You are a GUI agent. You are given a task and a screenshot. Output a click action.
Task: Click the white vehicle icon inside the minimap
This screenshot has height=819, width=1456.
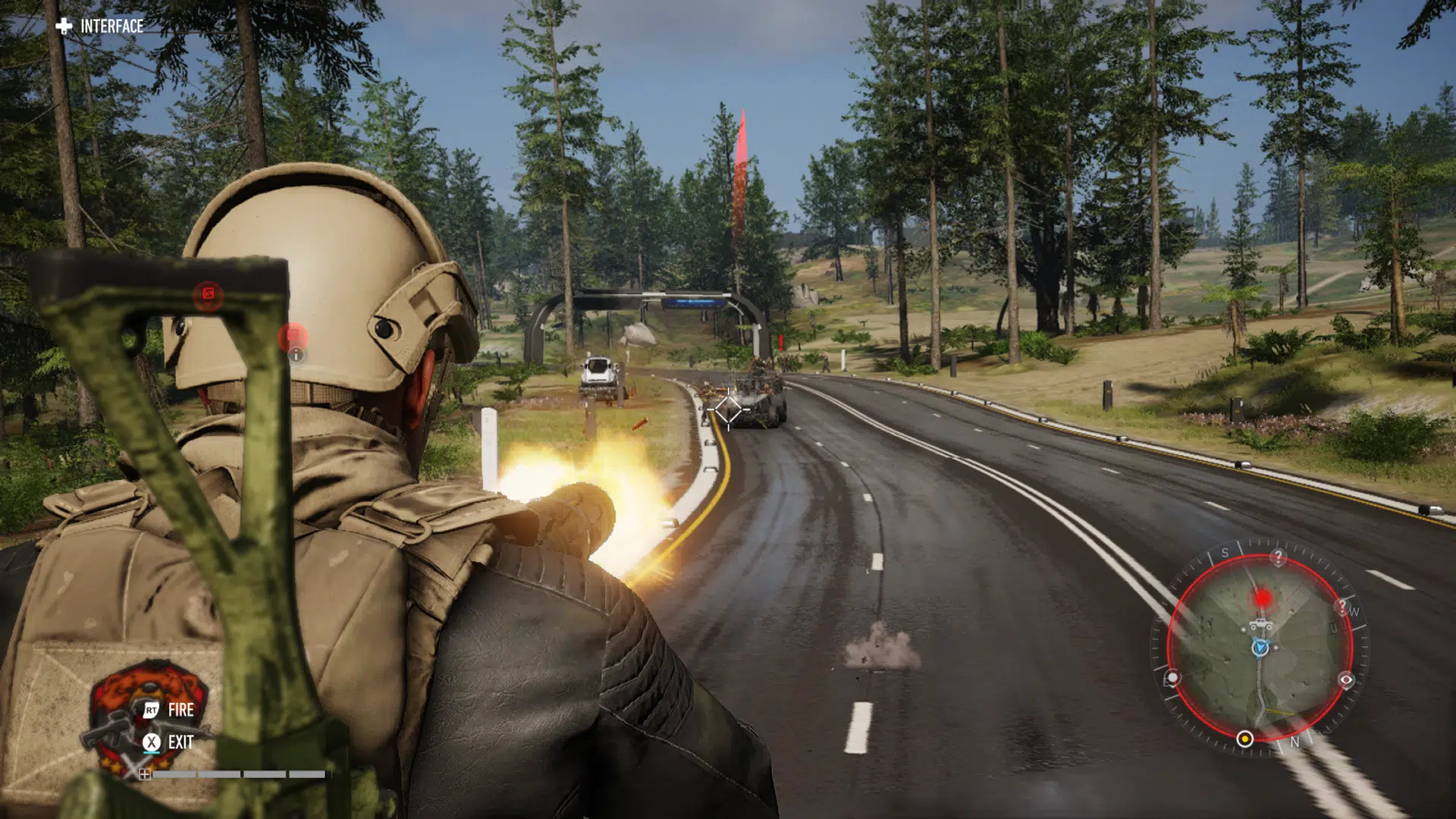[x=1260, y=624]
